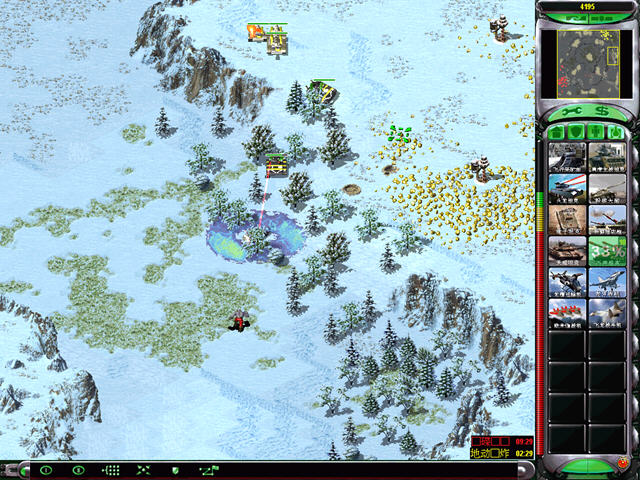
Task: Select the shield guard command
Action: 175,470
